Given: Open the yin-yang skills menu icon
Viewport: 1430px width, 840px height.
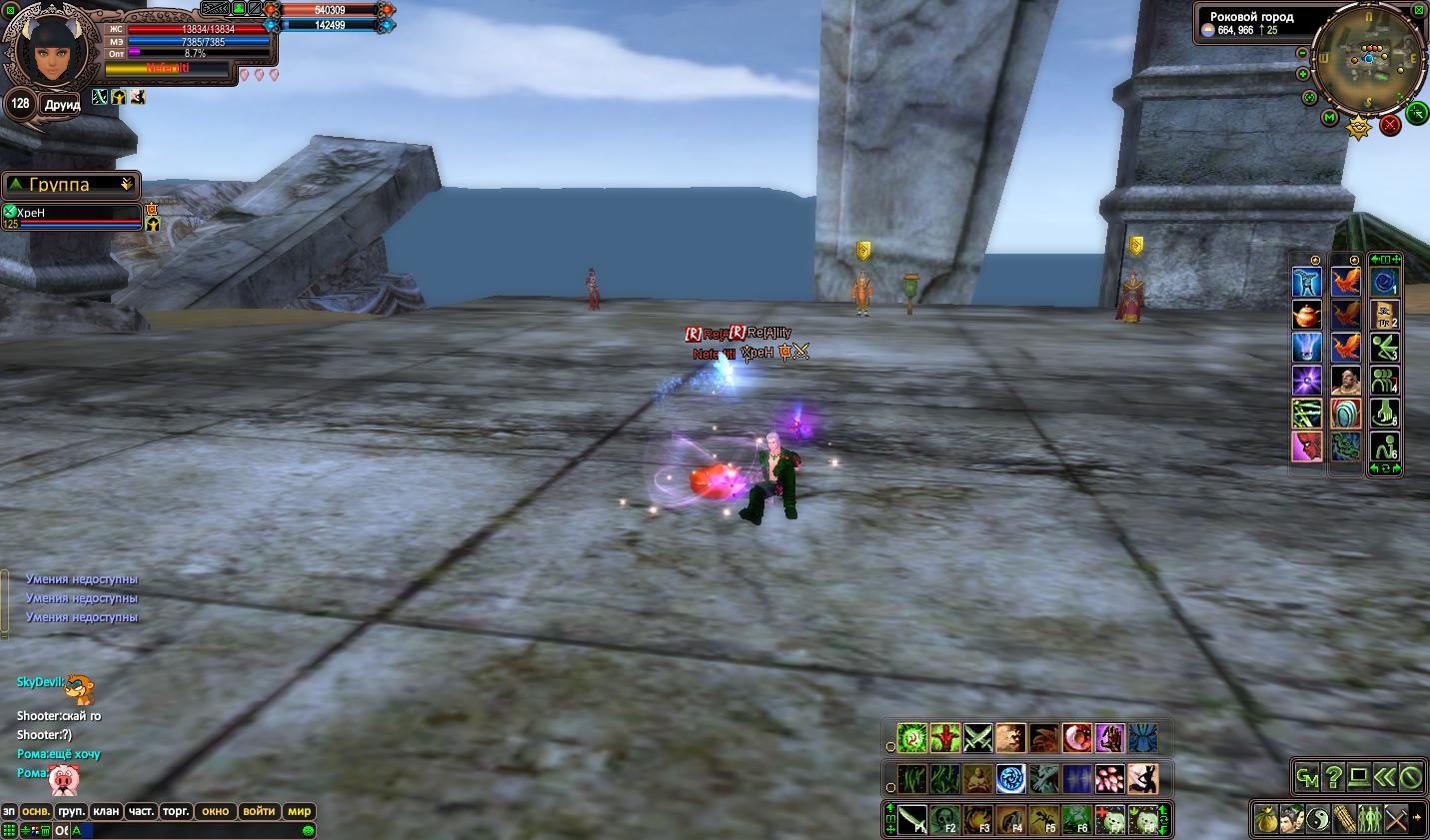Looking at the screenshot, I should click(1318, 819).
